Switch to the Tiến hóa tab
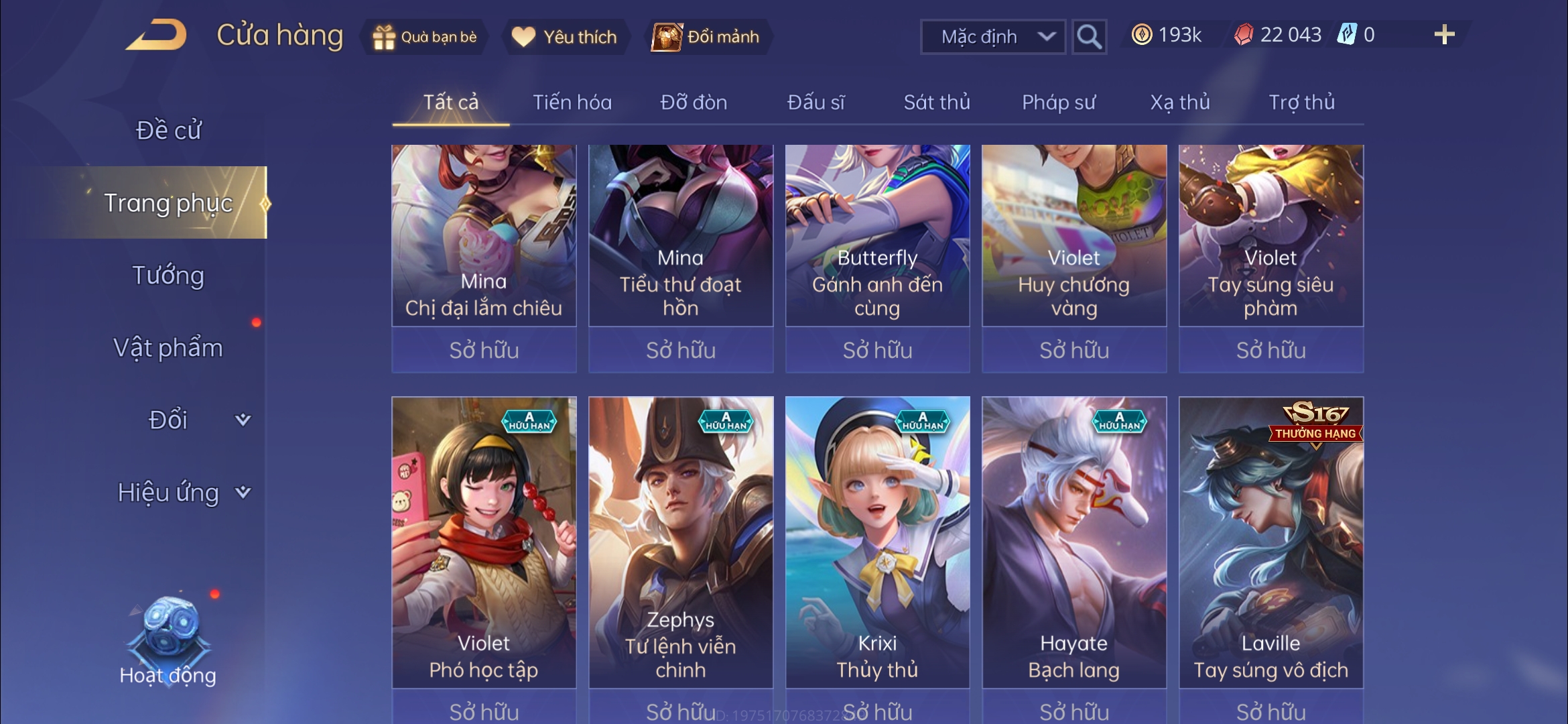The height and width of the screenshot is (724, 1568). pos(572,103)
